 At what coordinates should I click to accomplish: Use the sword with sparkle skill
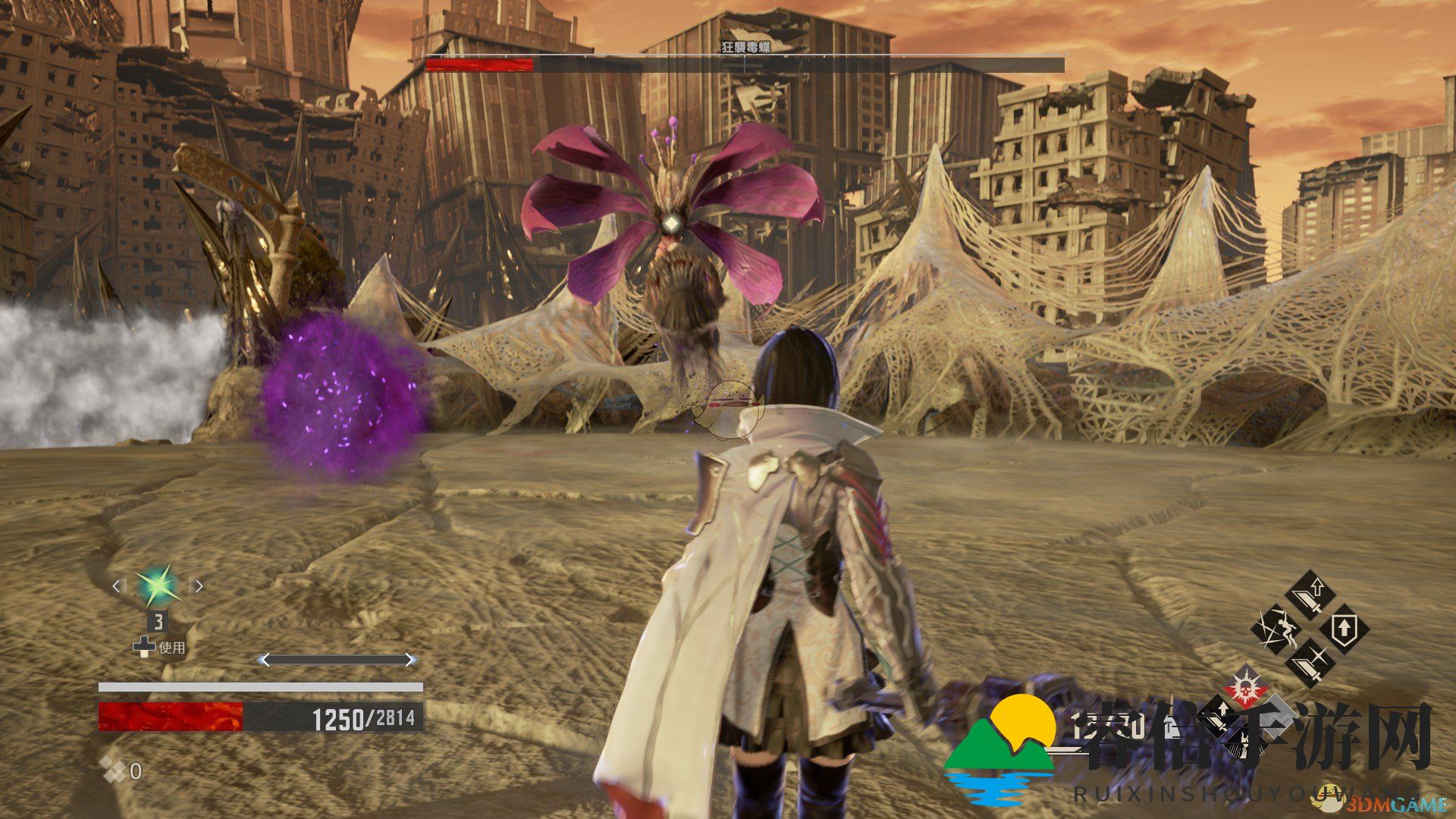(x=1310, y=662)
